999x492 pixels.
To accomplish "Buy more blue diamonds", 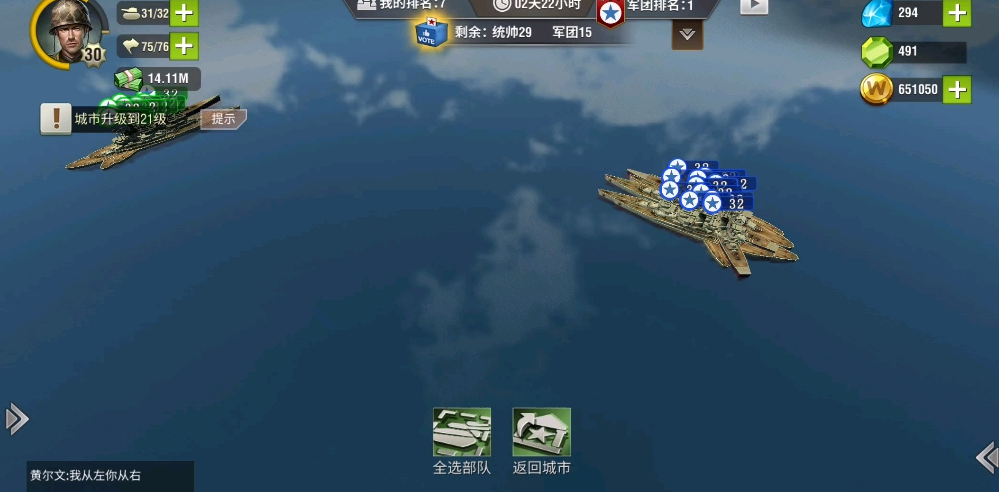I will (x=957, y=13).
